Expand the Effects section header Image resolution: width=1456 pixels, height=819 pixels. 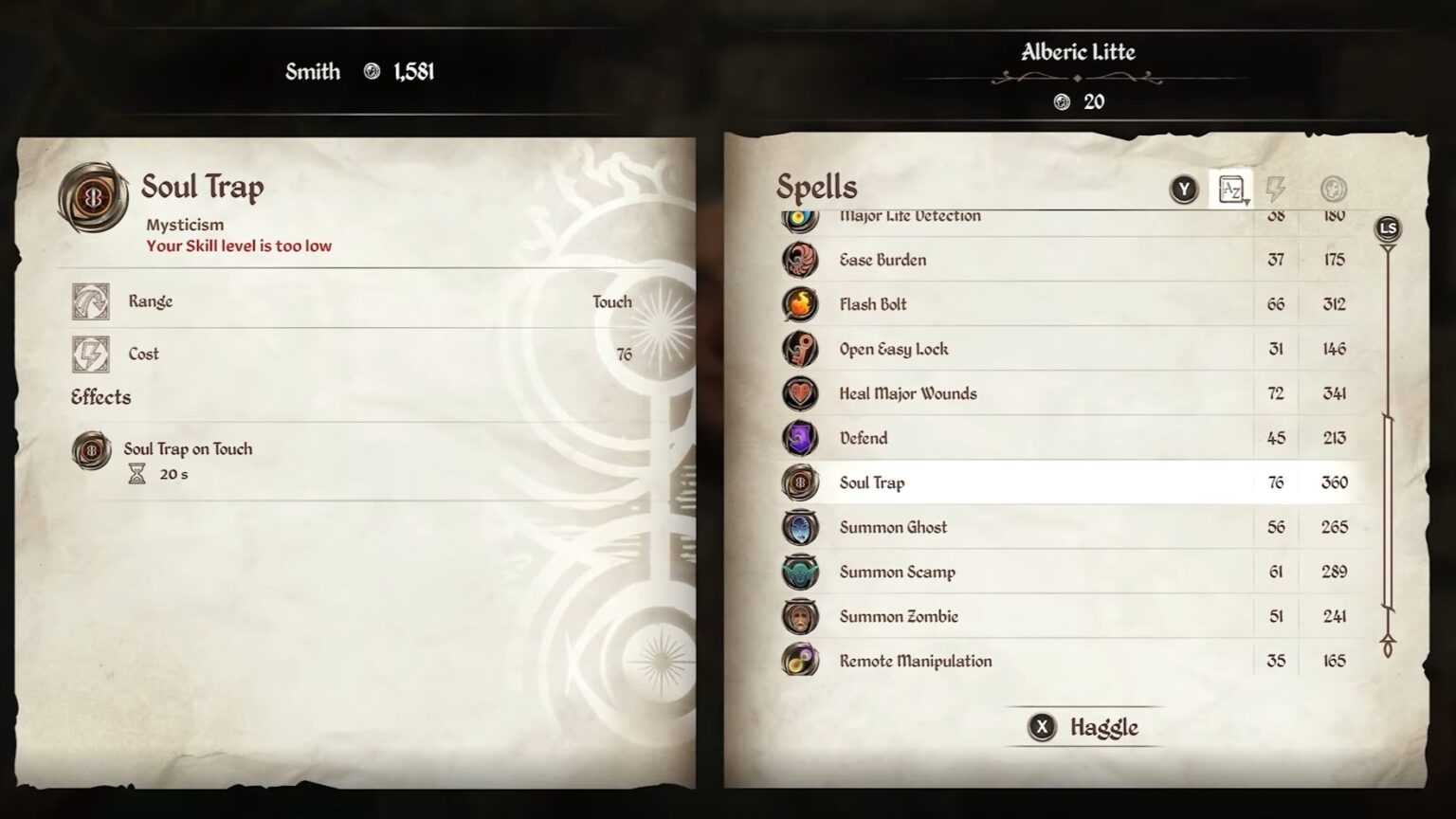point(100,397)
